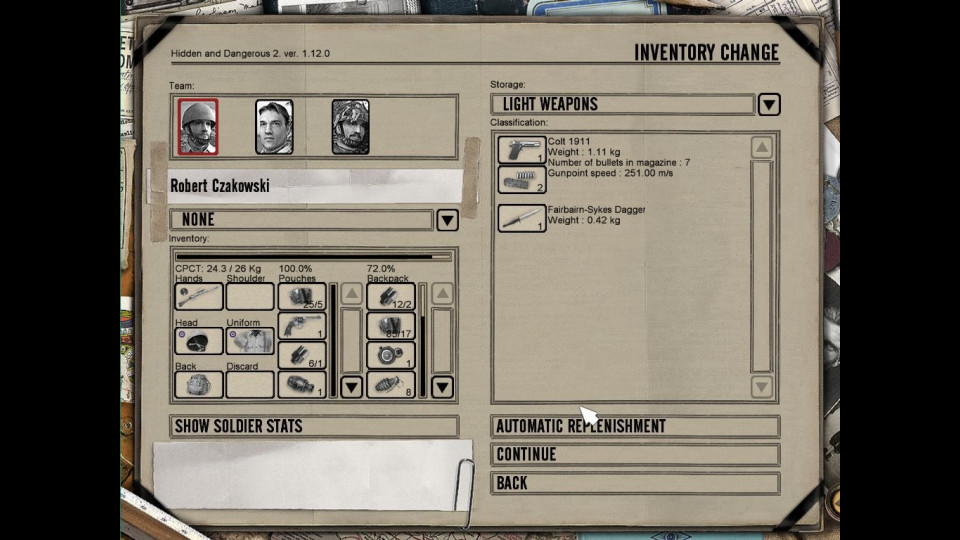The image size is (960, 540).
Task: Go Back to the previous screen
Action: [635, 483]
